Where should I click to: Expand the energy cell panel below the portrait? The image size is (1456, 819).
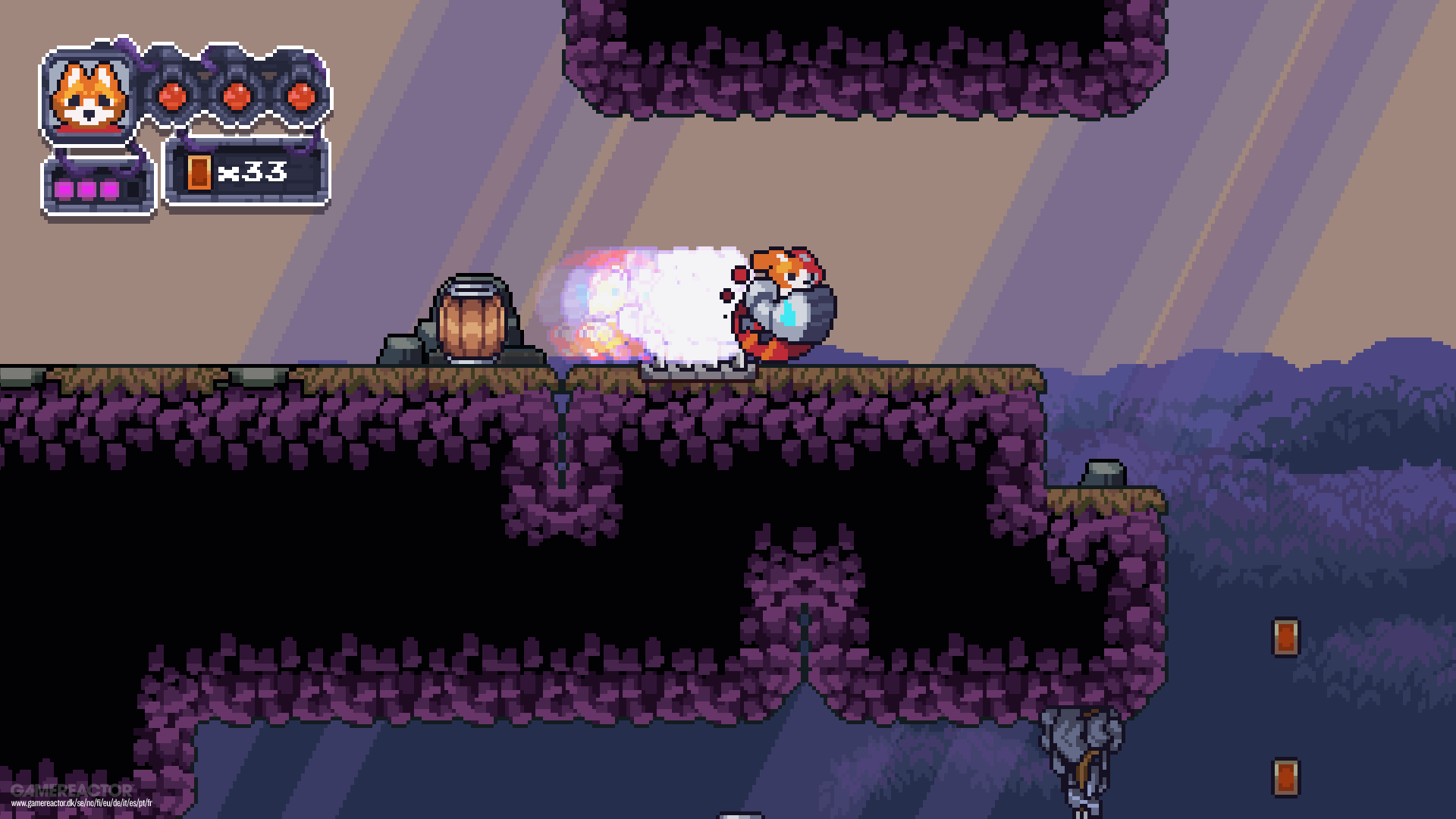93,185
